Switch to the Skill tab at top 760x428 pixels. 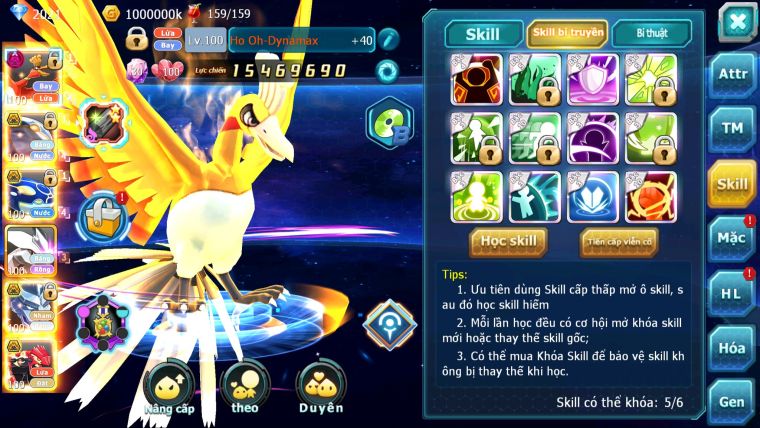click(x=484, y=33)
